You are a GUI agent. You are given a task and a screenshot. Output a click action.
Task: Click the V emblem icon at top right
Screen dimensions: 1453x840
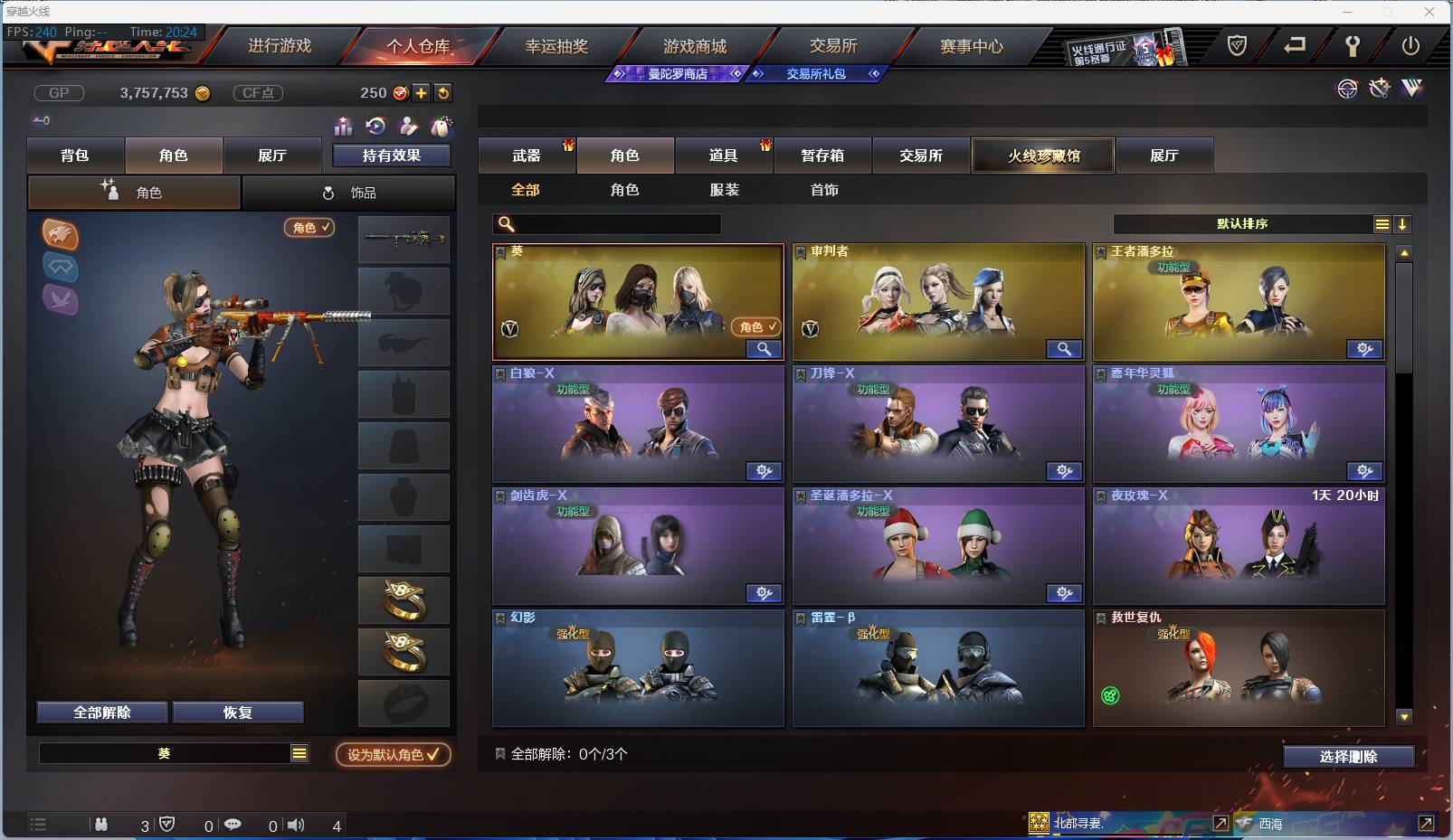(x=1410, y=90)
